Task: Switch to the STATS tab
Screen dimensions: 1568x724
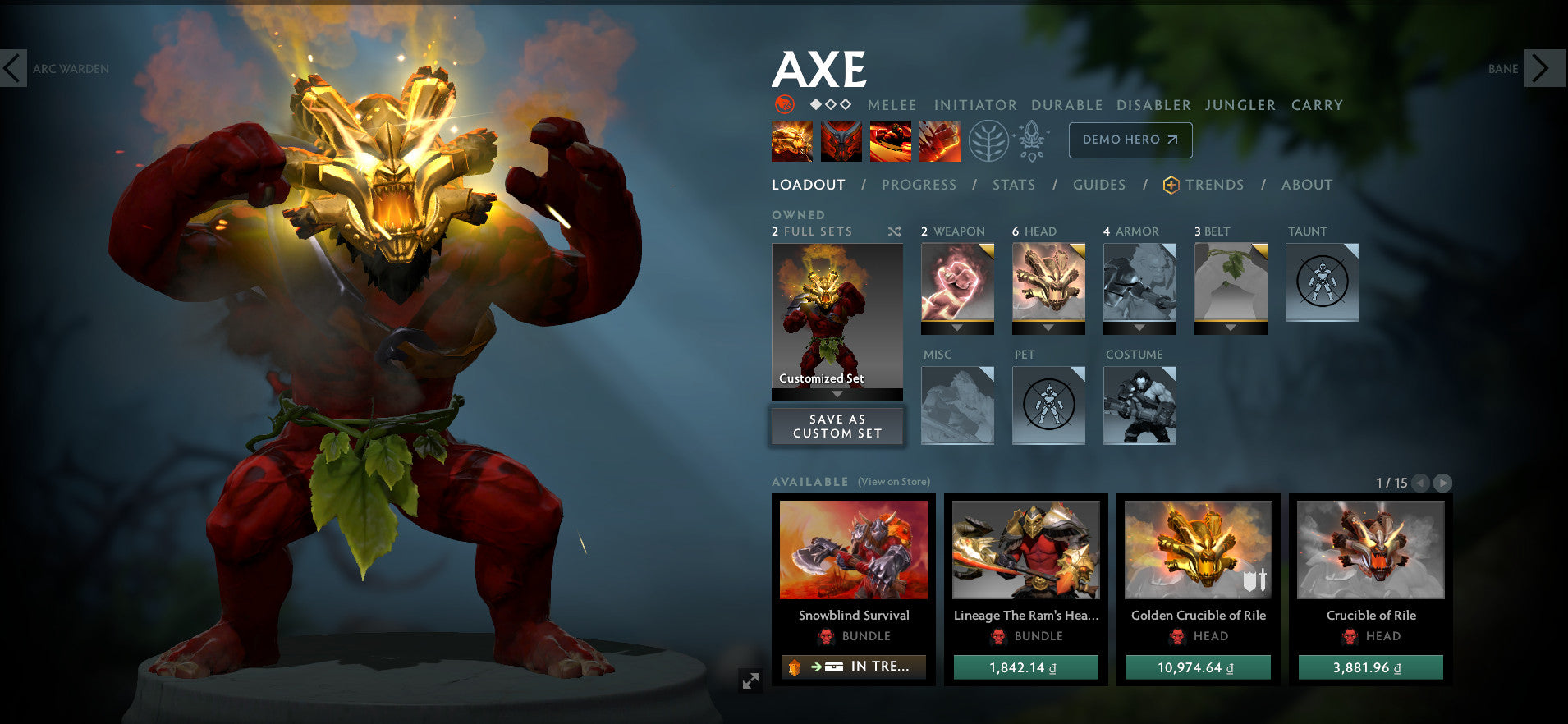Action: pyautogui.click(x=1013, y=185)
